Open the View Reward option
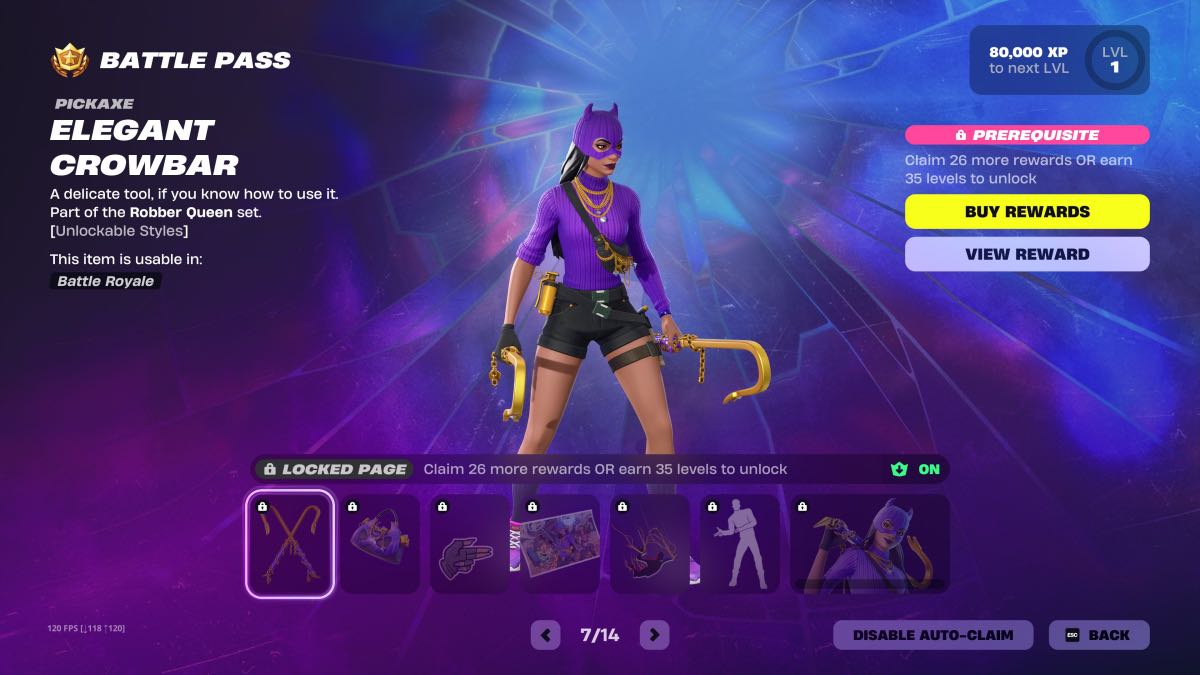Screen dimensions: 1200x675 pyautogui.click(x=1027, y=254)
